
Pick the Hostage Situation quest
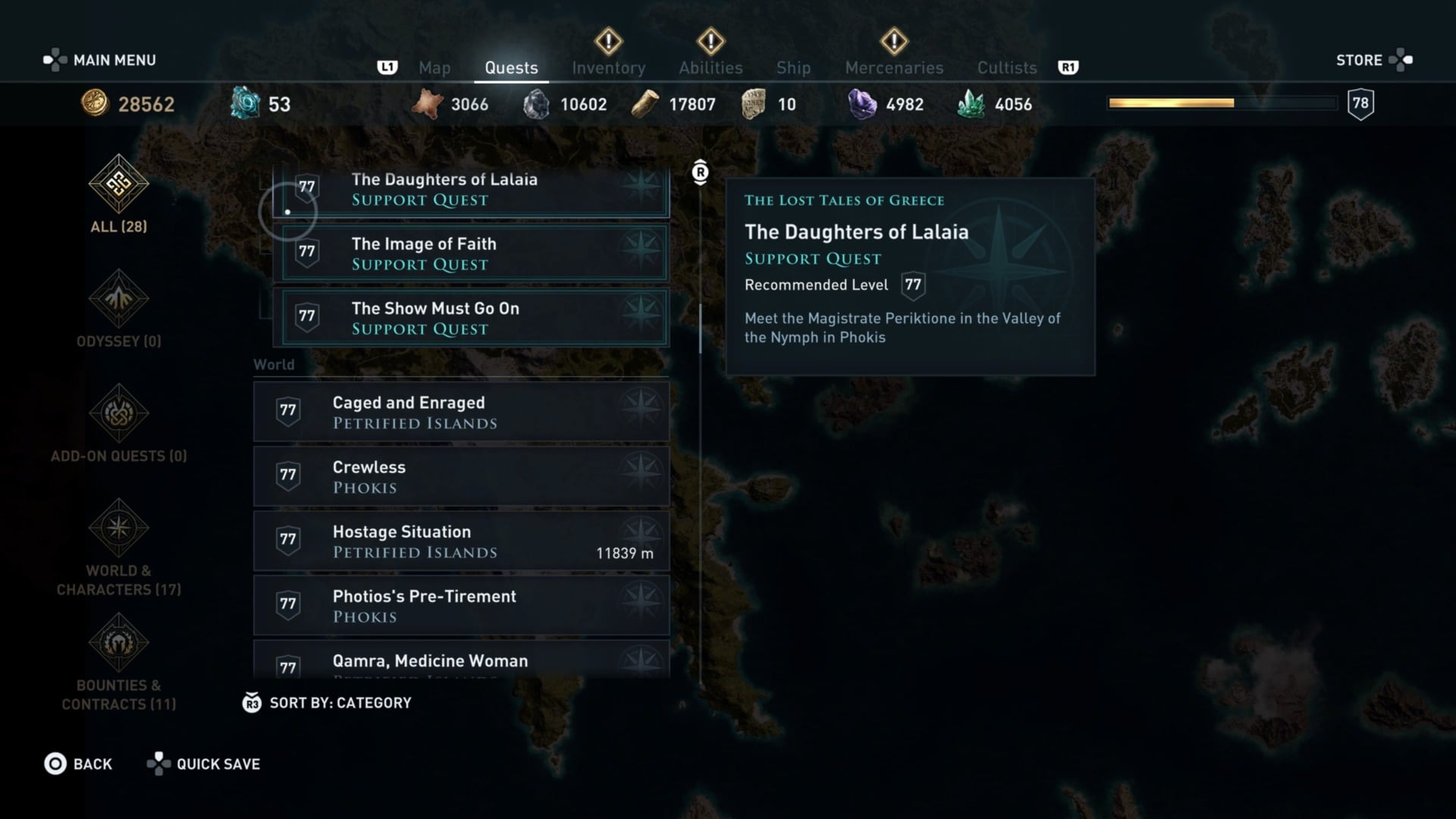click(x=461, y=541)
